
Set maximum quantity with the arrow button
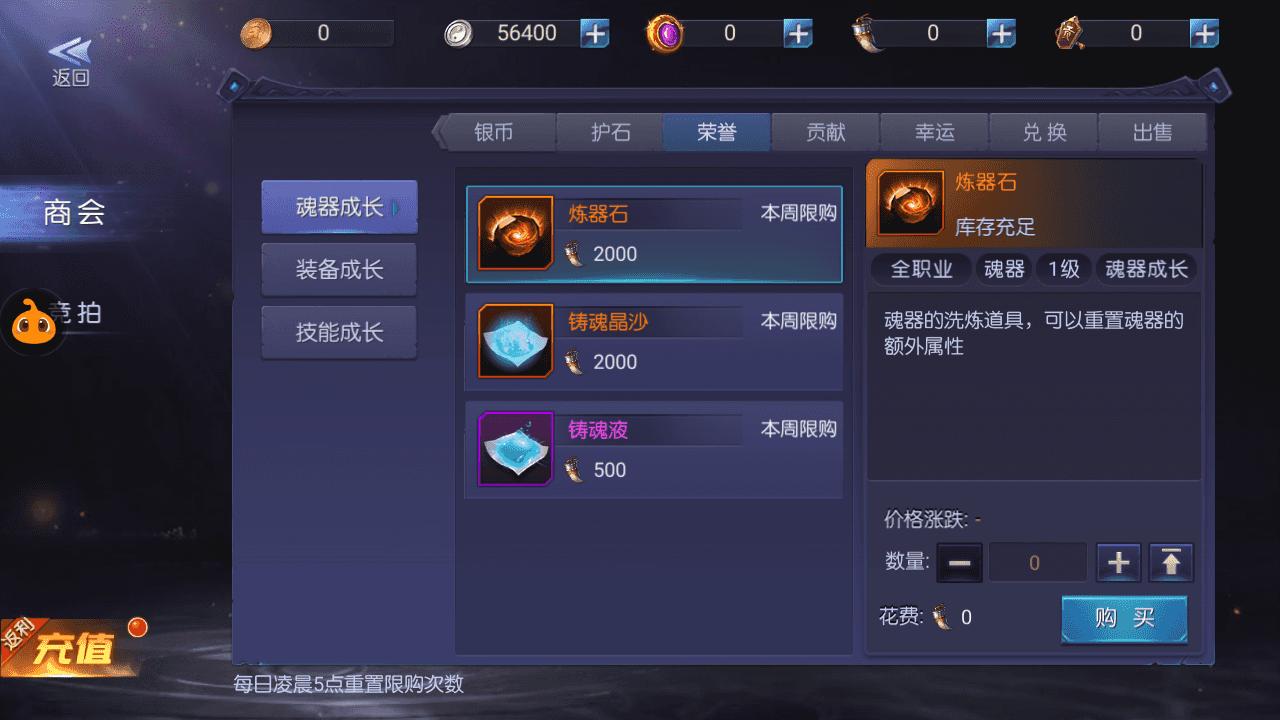[x=1170, y=562]
